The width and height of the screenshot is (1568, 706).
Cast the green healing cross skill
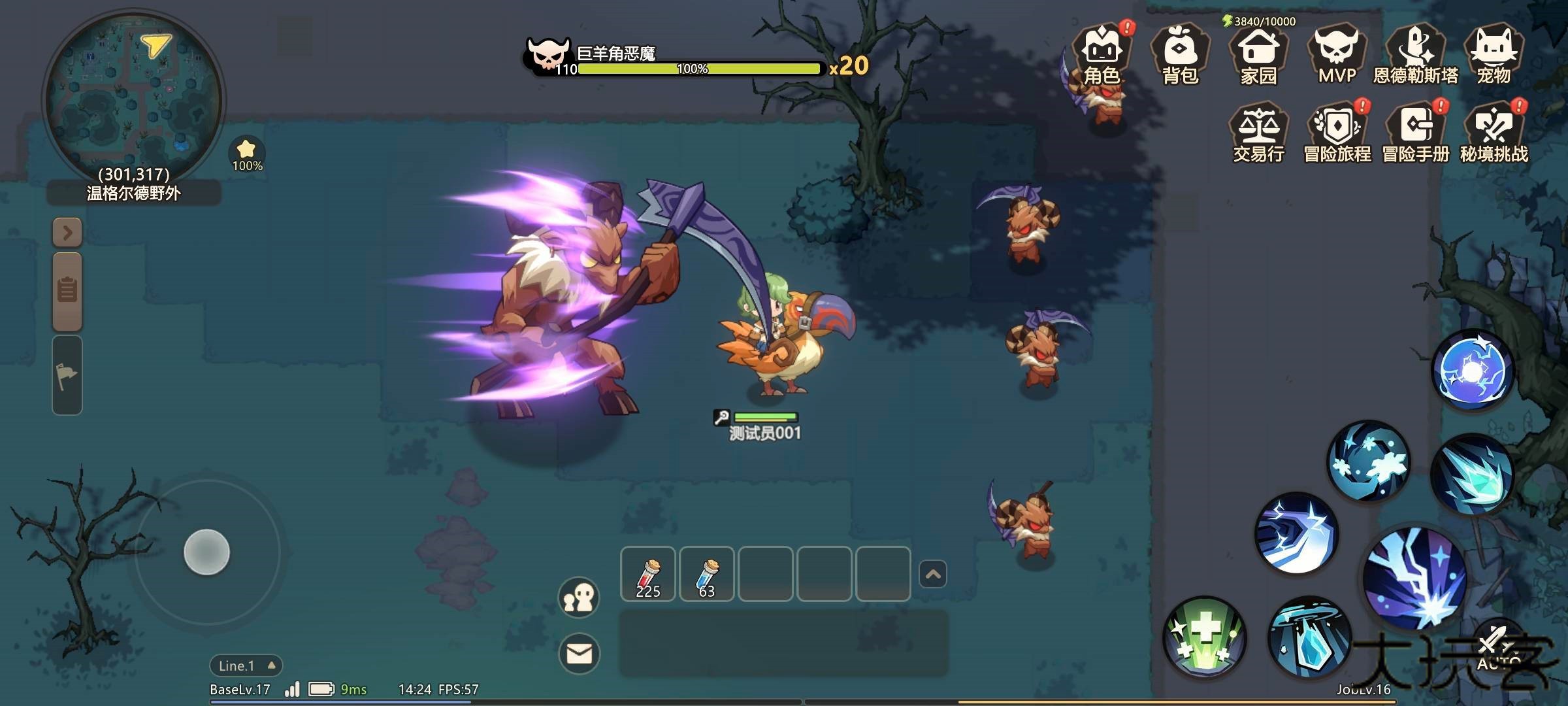(1205, 637)
